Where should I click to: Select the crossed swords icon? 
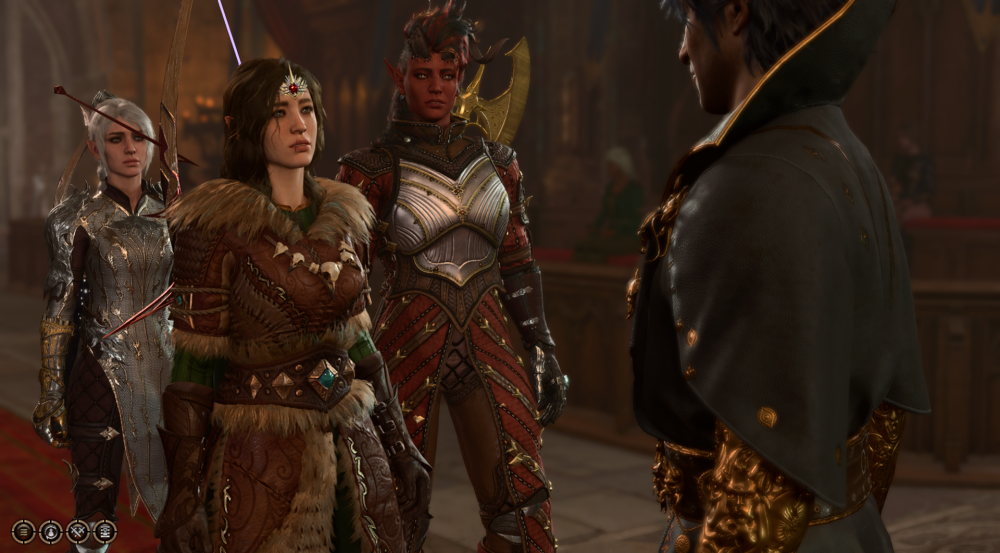tap(77, 532)
